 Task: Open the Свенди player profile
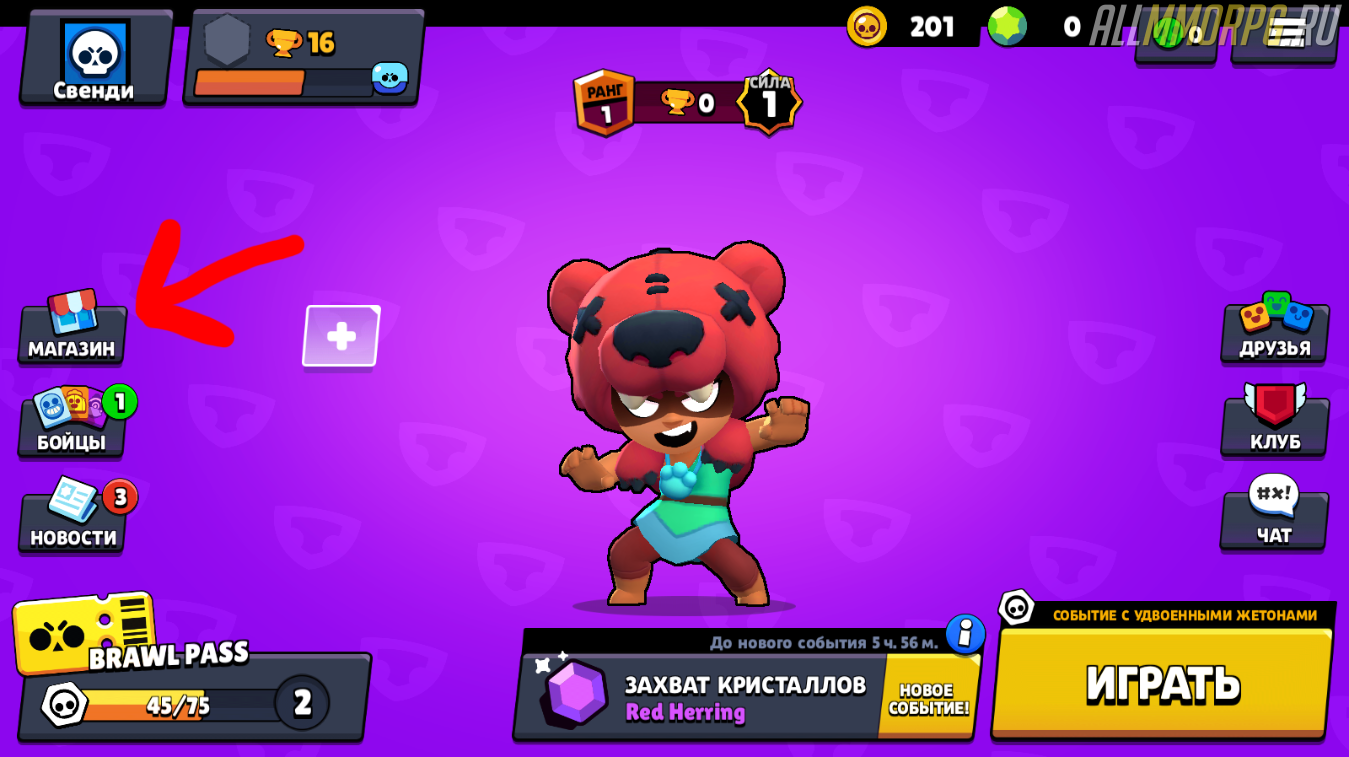[x=95, y=58]
